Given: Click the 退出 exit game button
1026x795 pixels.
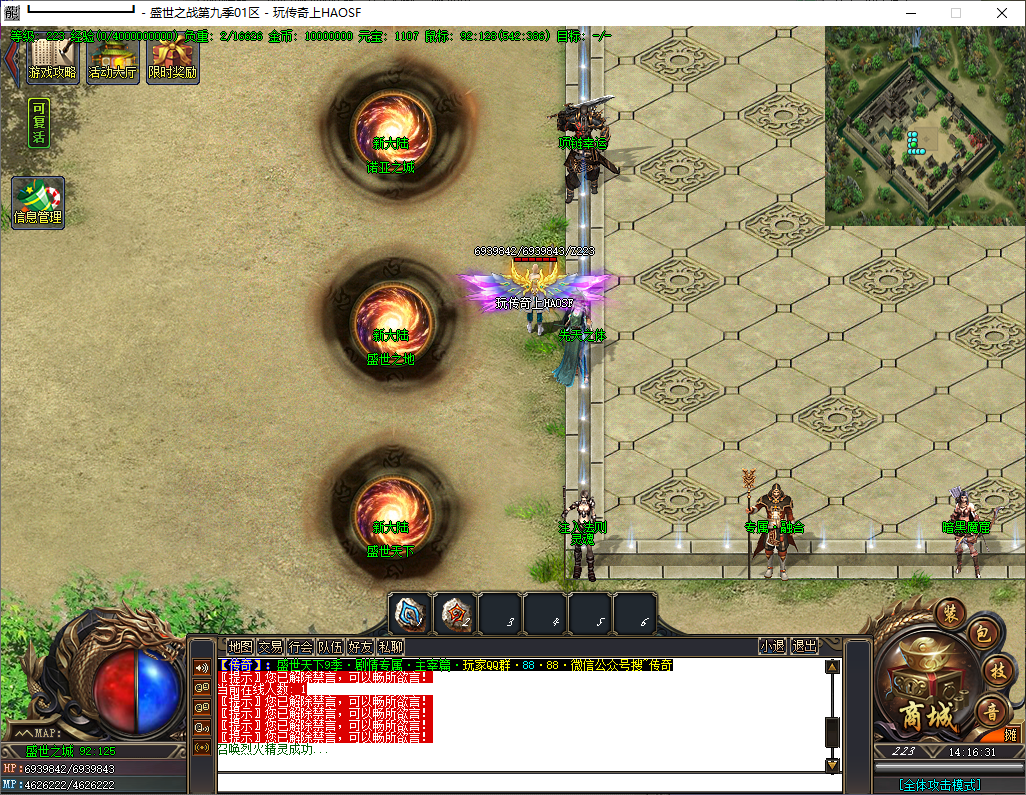Looking at the screenshot, I should click(x=804, y=647).
